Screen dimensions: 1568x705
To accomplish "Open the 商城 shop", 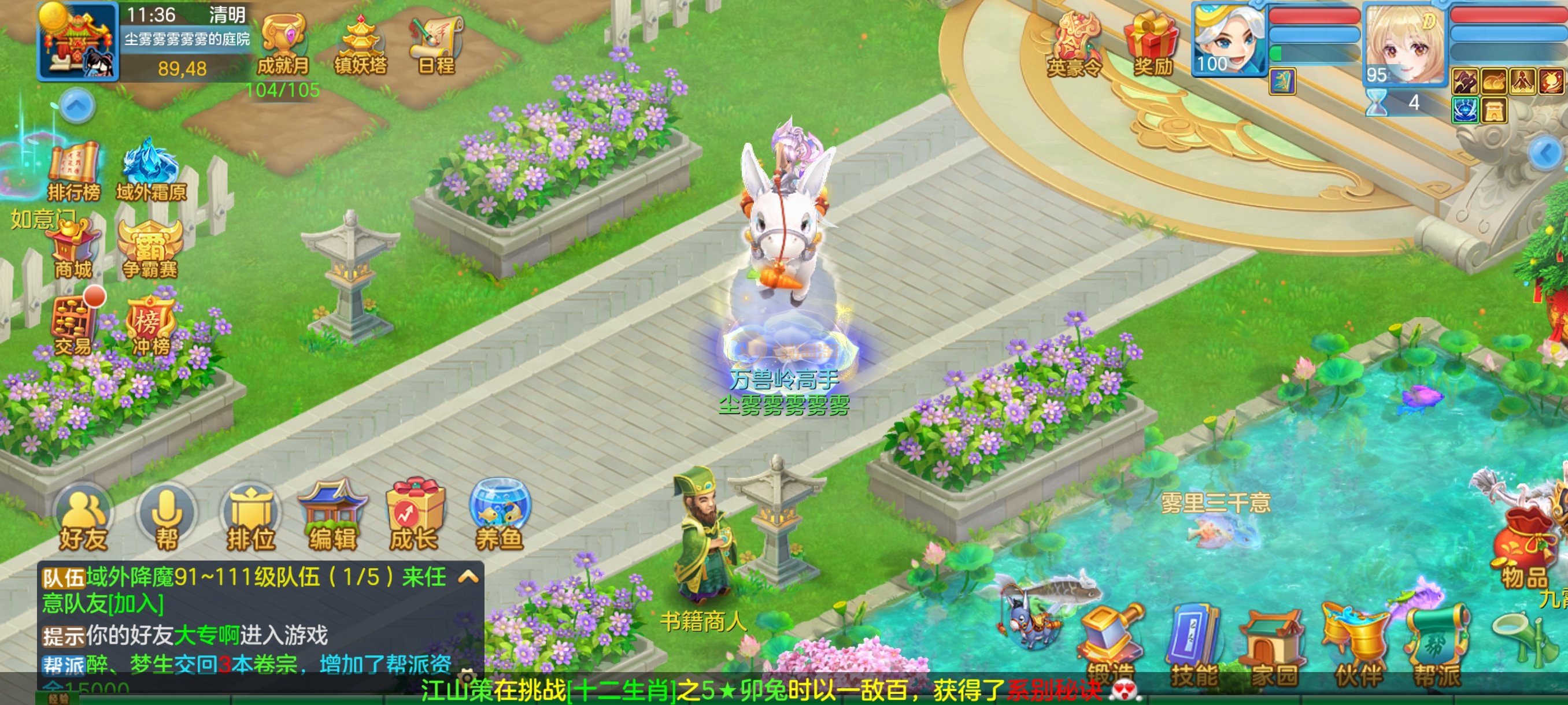I will 73,250.
